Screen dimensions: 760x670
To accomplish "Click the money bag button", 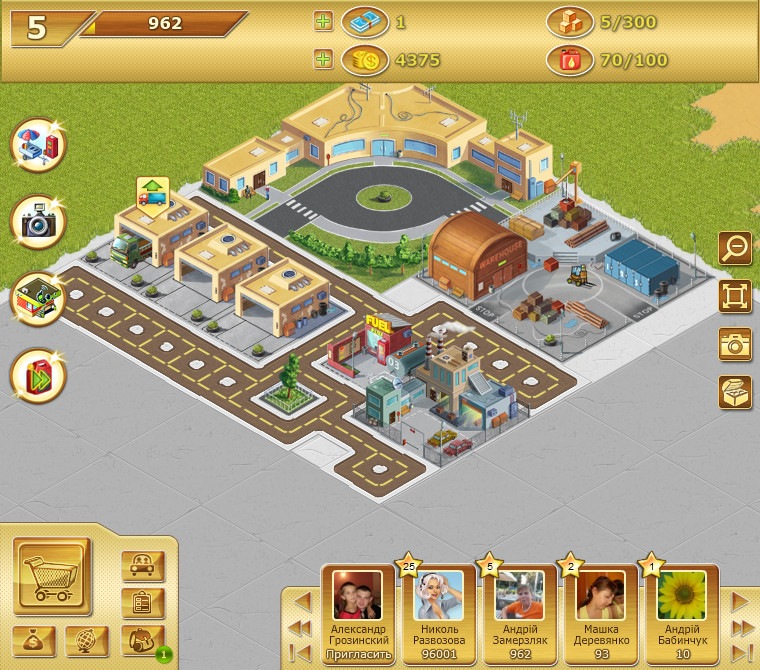I will [34, 641].
